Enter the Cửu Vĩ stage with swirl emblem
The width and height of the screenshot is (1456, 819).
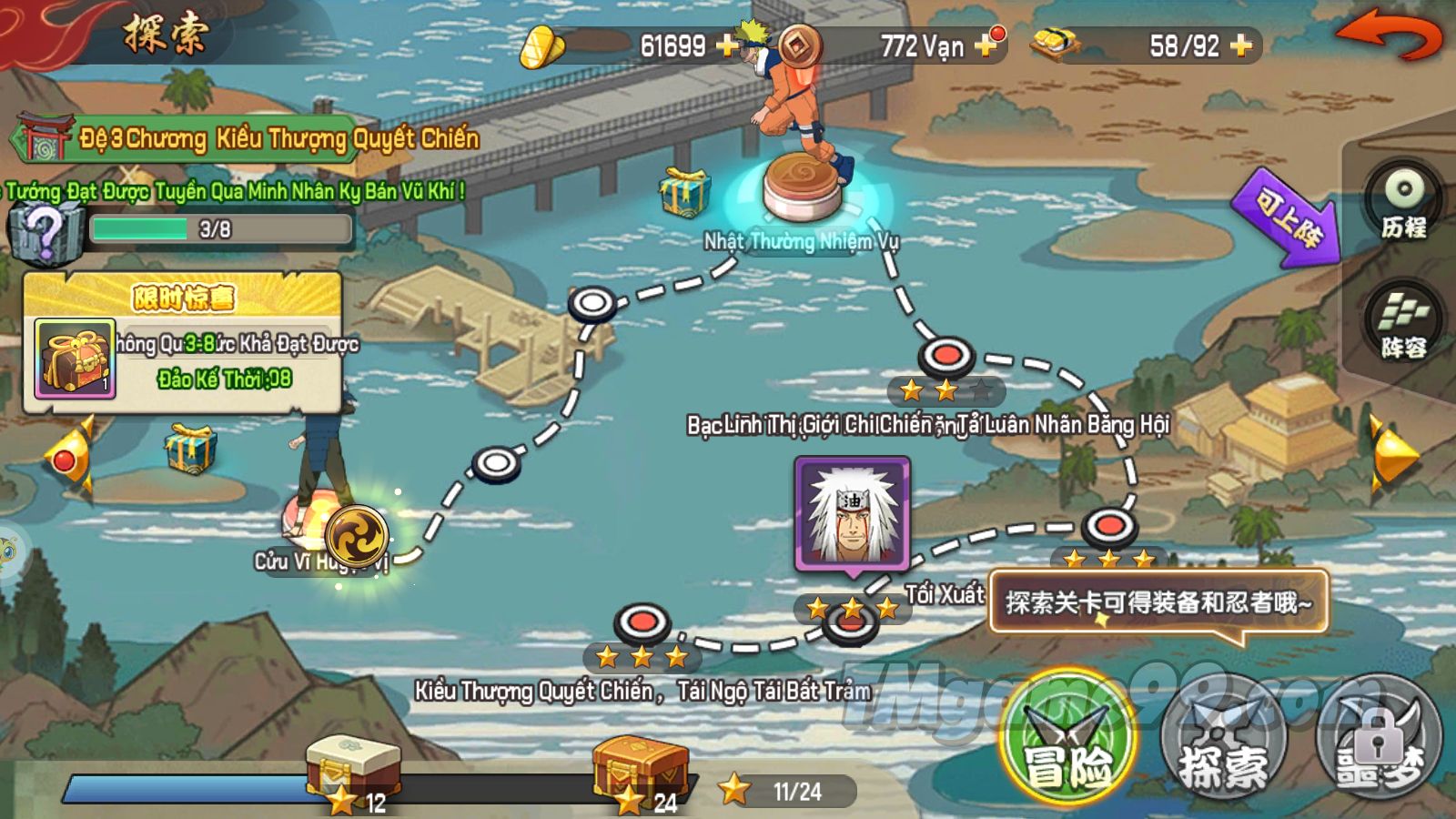(356, 537)
